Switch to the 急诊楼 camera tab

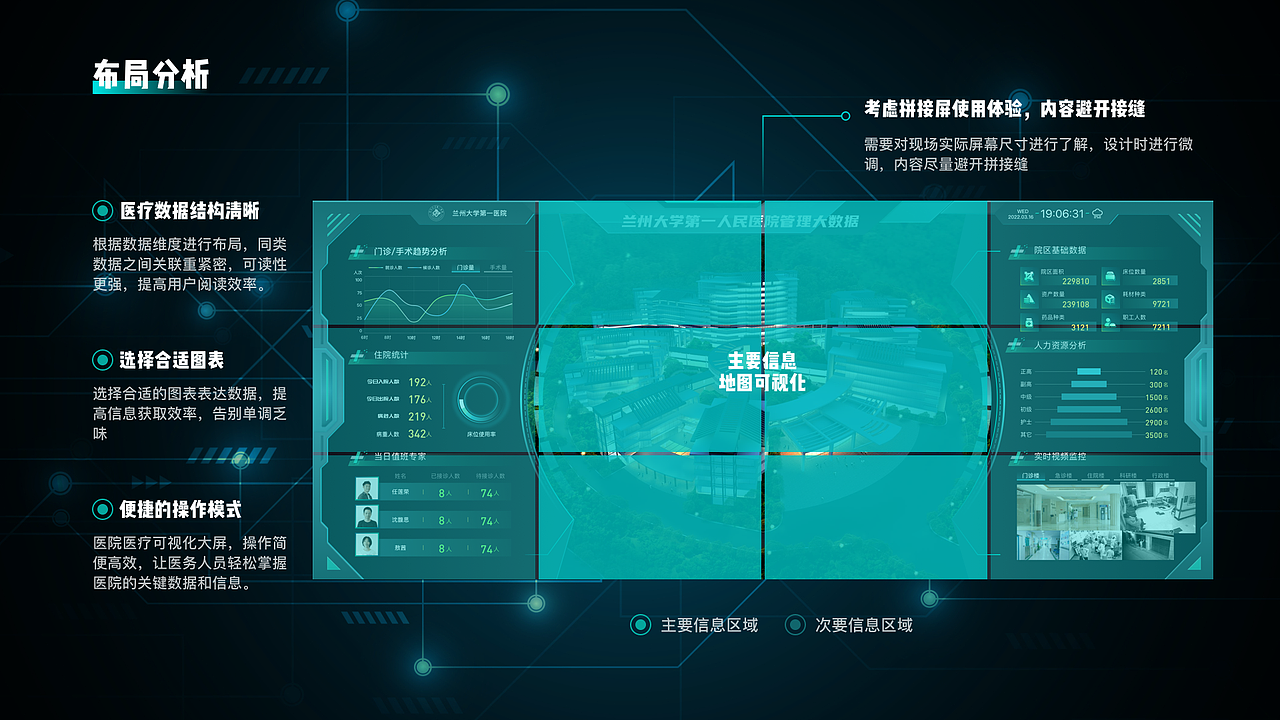[x=1062, y=476]
